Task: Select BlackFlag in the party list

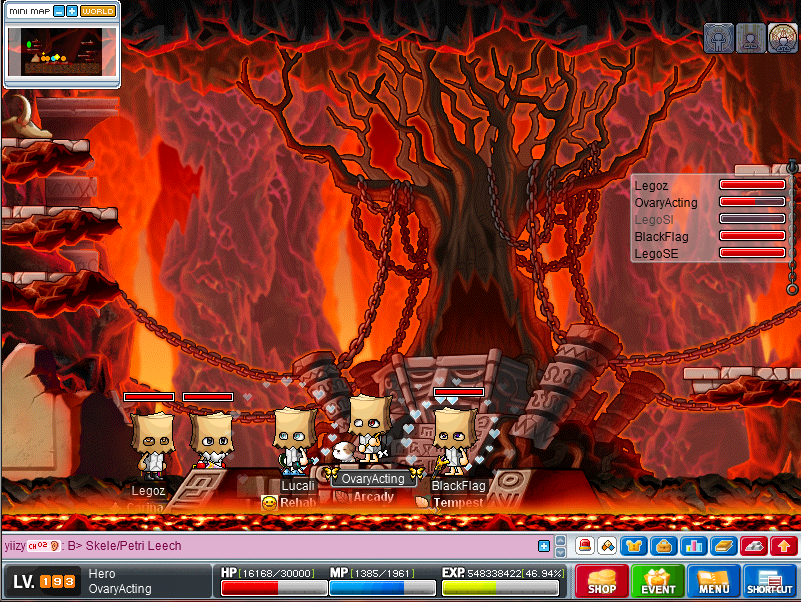Action: tap(661, 237)
